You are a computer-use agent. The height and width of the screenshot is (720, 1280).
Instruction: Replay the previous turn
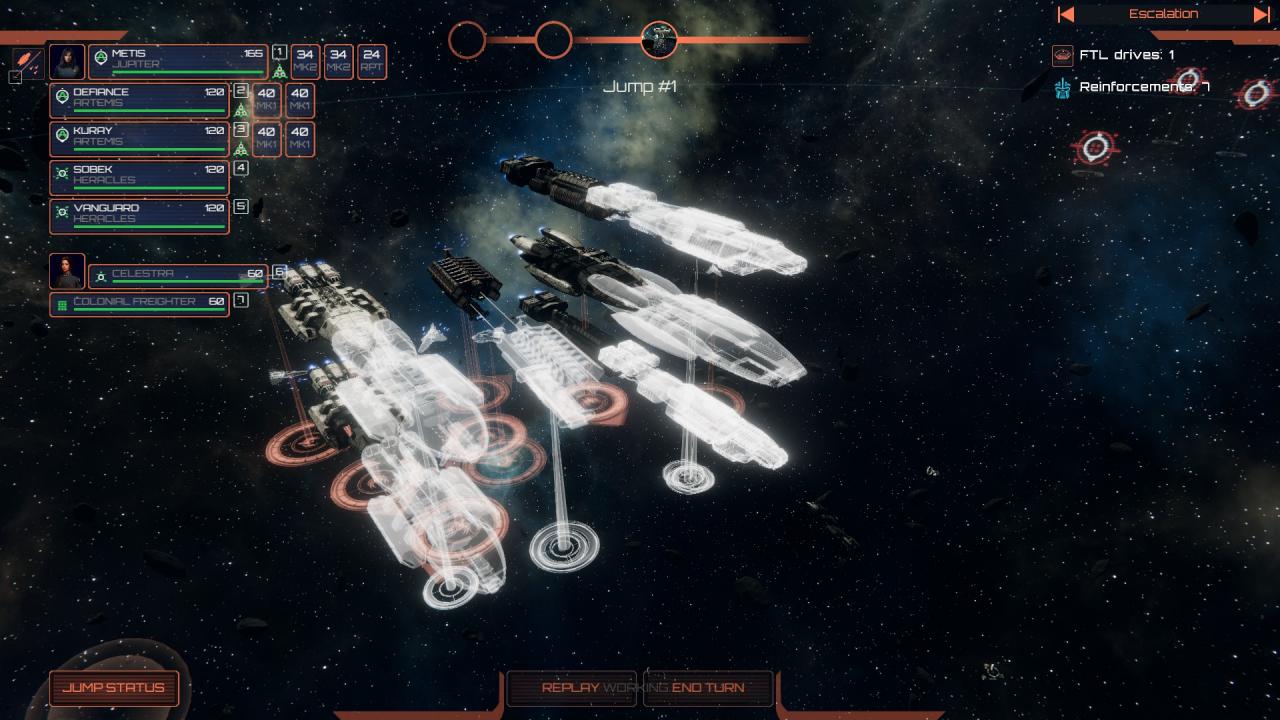(x=571, y=688)
